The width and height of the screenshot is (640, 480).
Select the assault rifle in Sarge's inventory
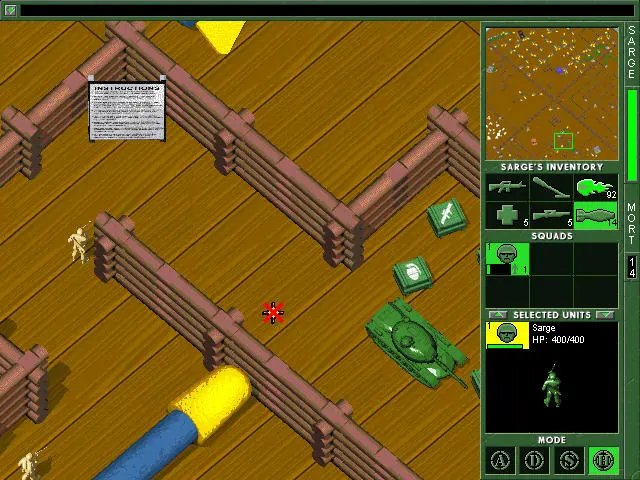pos(507,187)
